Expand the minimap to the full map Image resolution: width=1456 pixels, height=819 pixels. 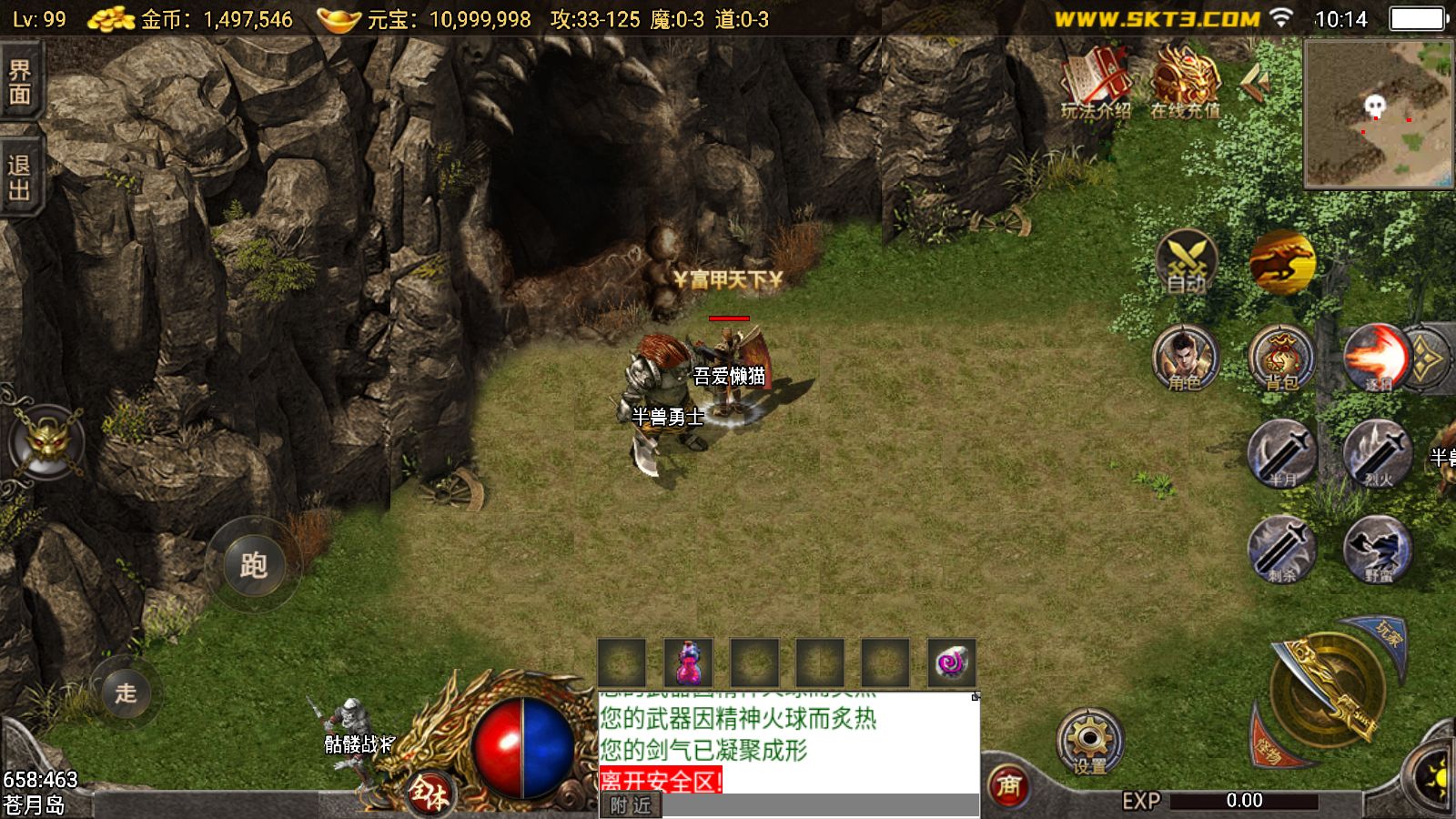1377,114
